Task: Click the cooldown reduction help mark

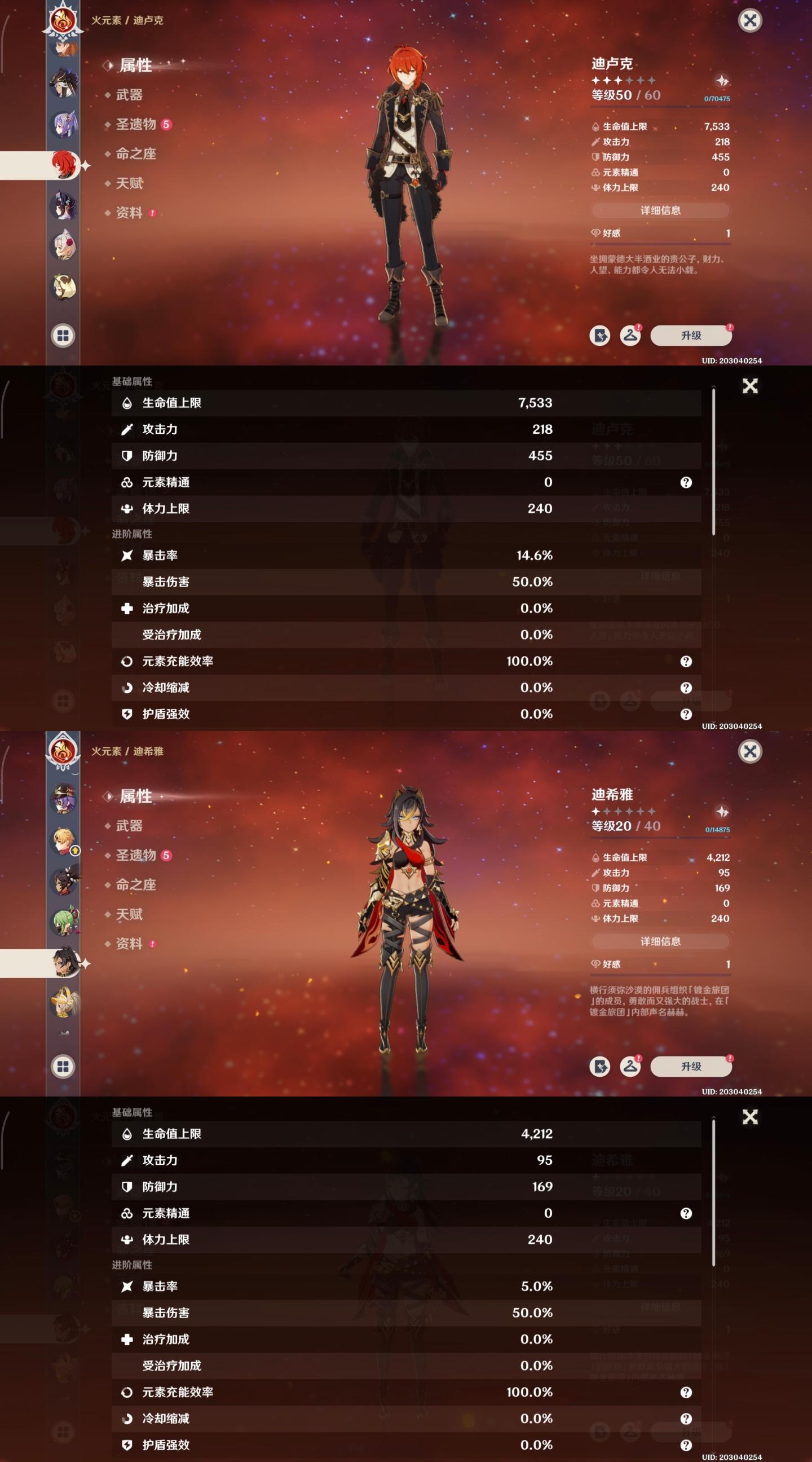Action: pos(687,688)
